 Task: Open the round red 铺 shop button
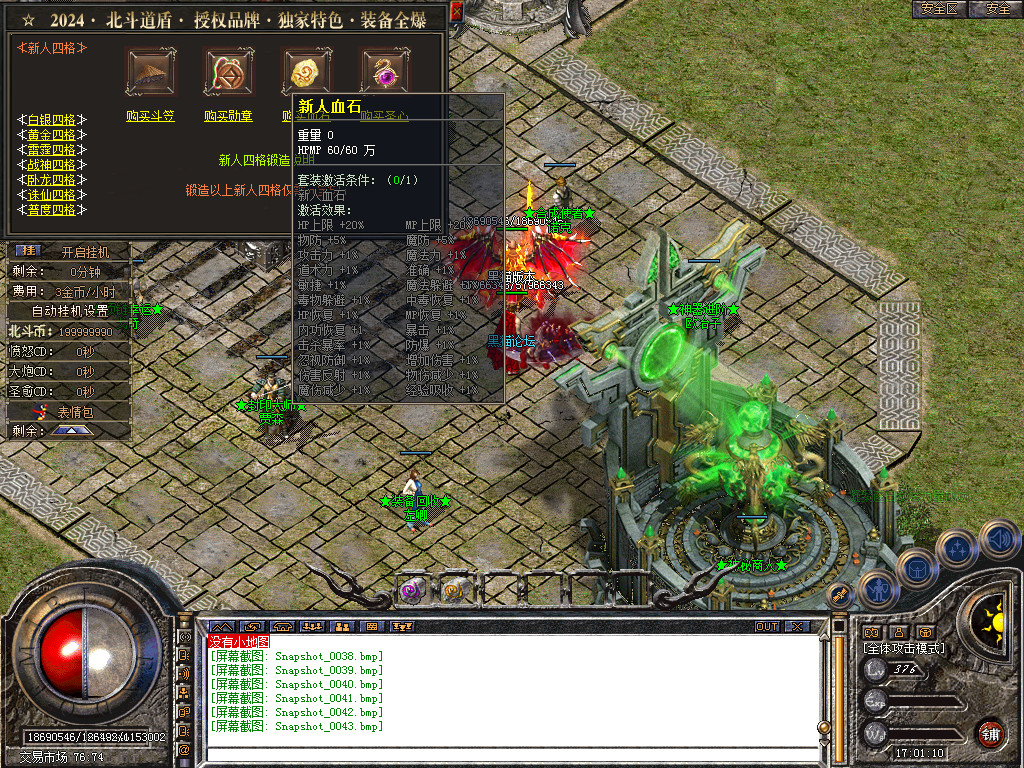coord(990,733)
